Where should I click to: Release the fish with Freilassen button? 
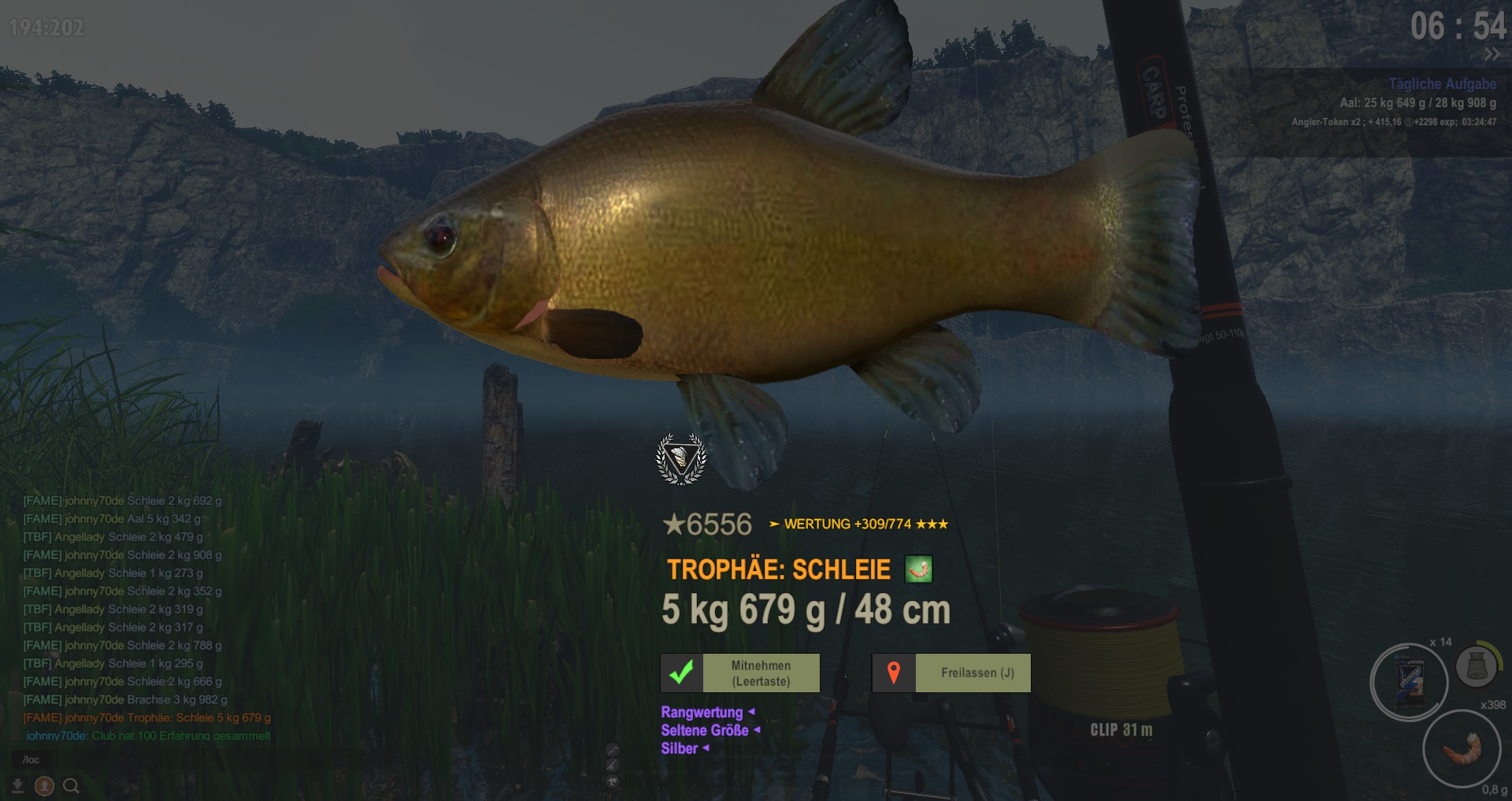coord(951,673)
